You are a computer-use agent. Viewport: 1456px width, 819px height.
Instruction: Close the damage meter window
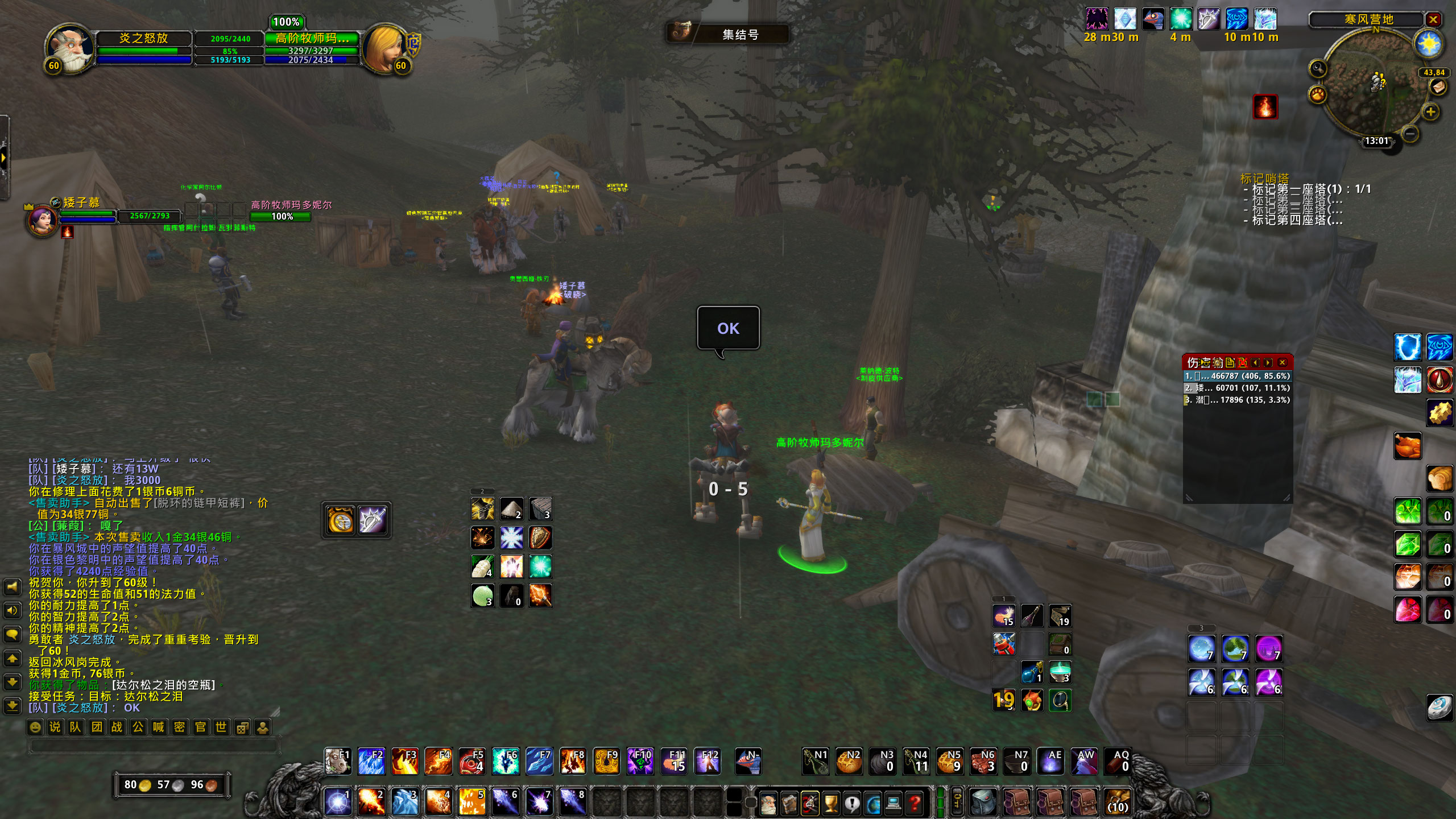click(1283, 362)
